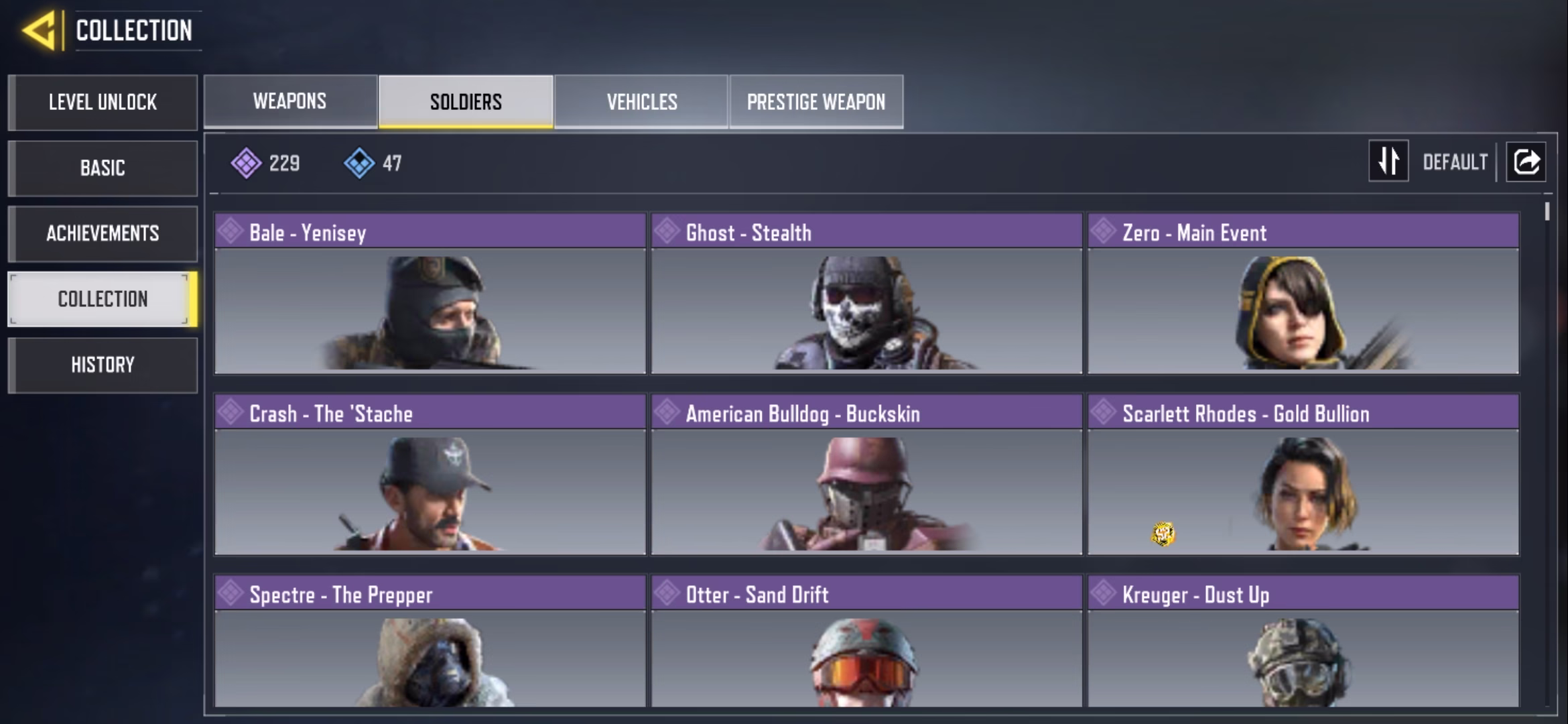Screen dimensions: 1568x724
Task: Click the share icon button
Action: click(1526, 162)
